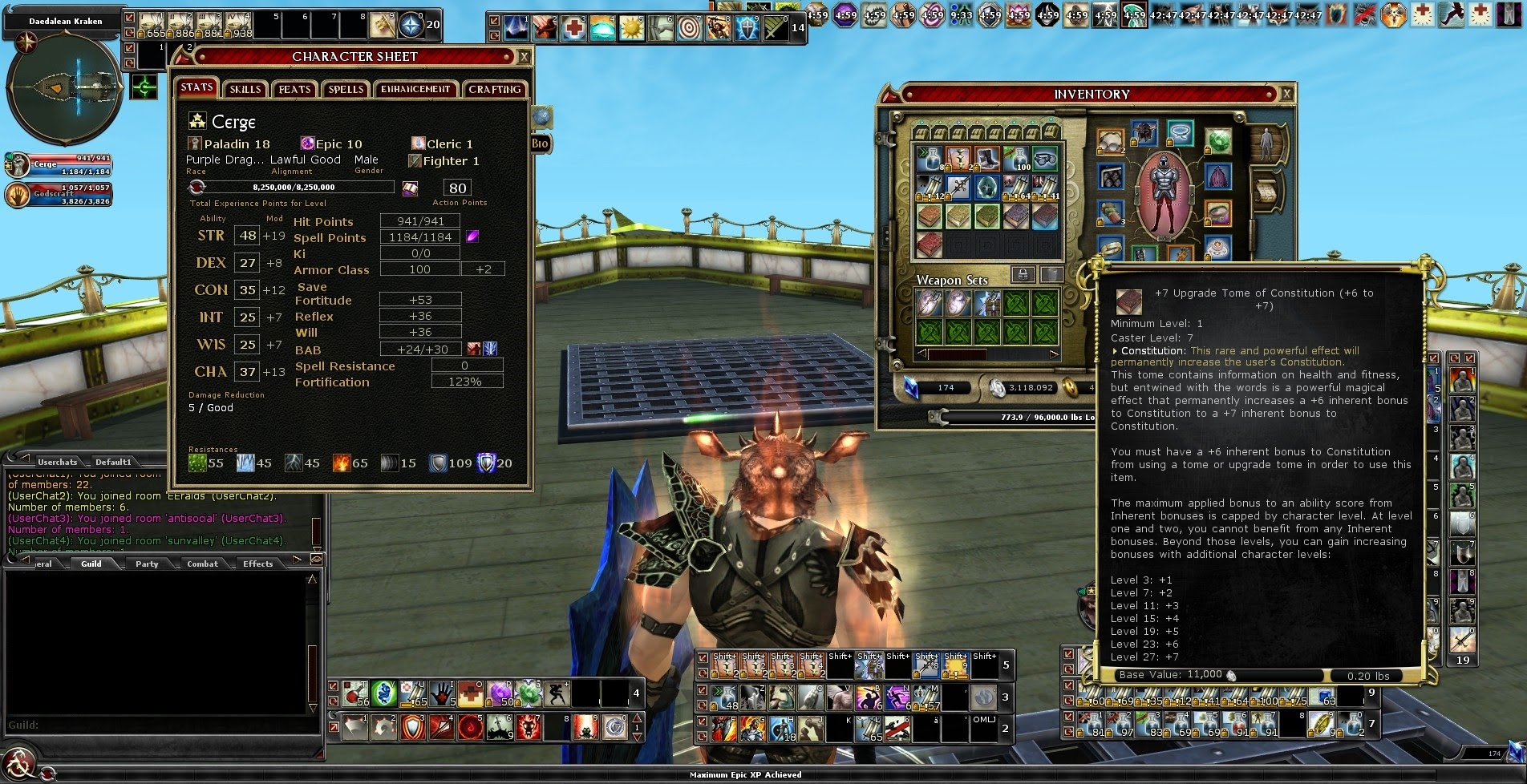This screenshot has height=784, width=1527.
Task: Open the Feats tab
Action: click(294, 89)
